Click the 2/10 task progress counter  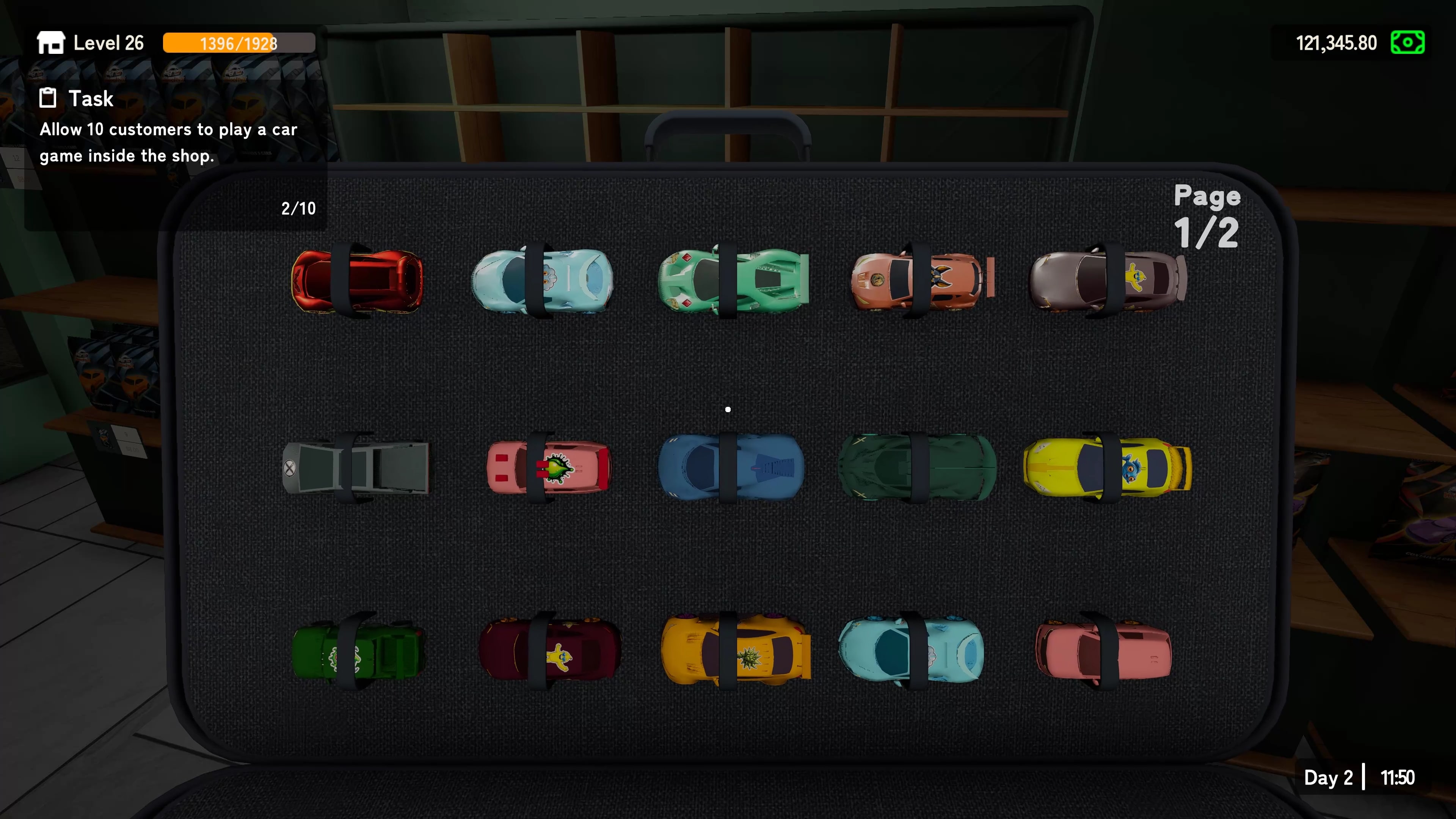298,208
